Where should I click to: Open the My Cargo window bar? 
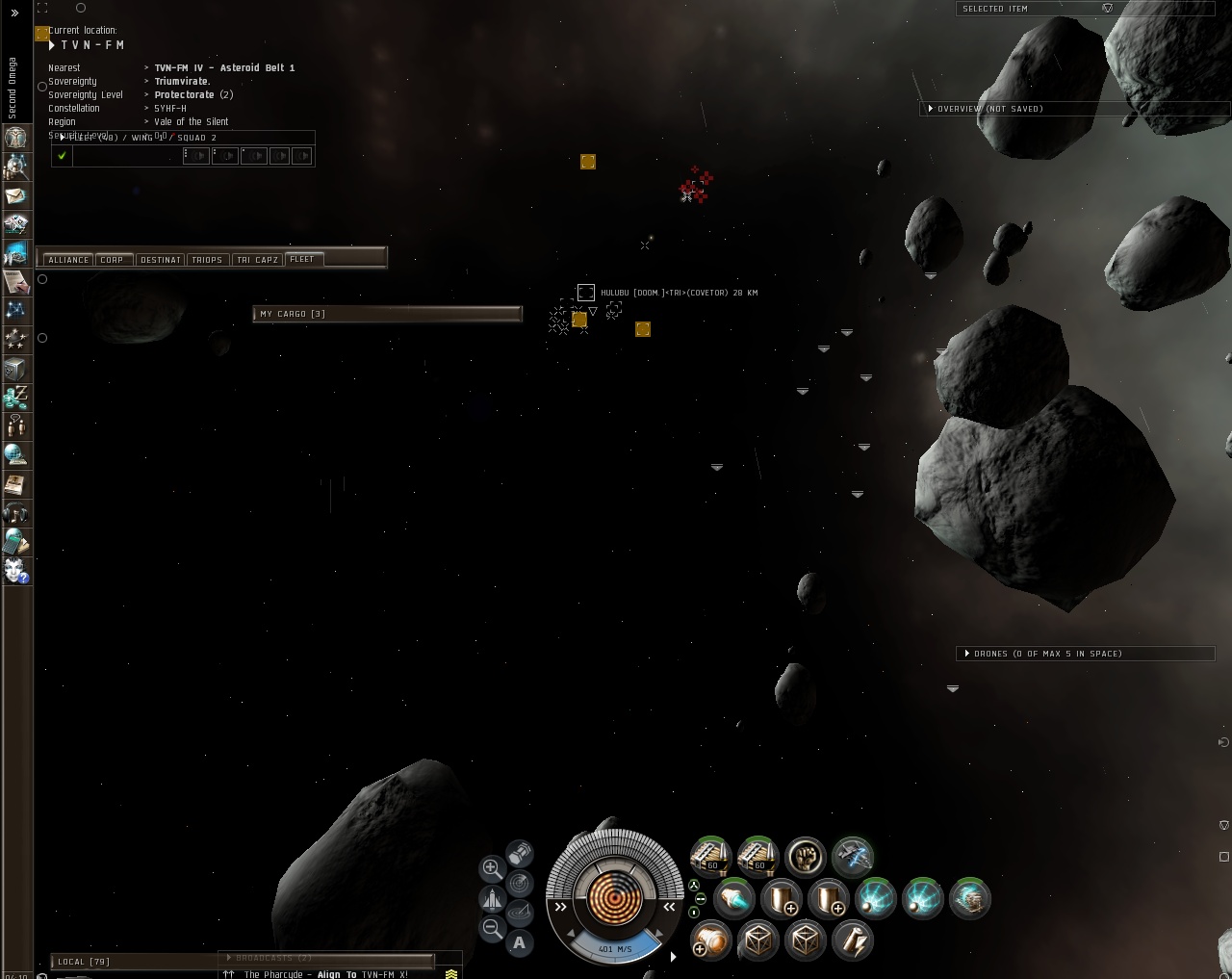tap(387, 314)
